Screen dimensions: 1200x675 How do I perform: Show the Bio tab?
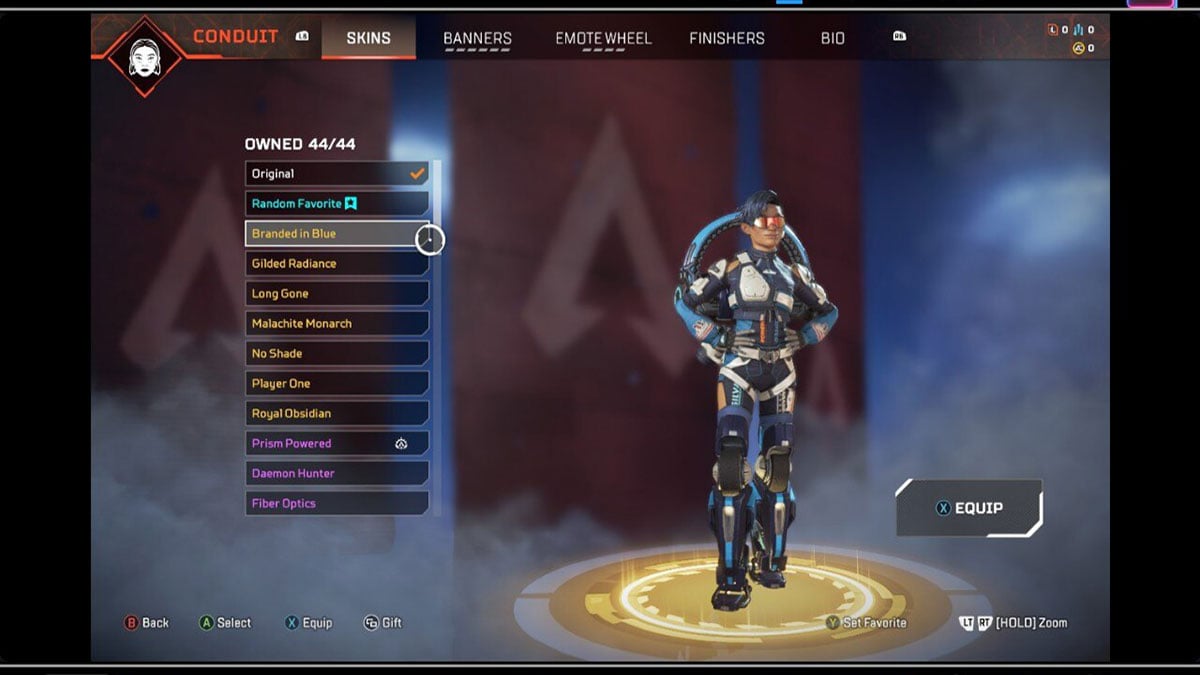click(x=832, y=38)
